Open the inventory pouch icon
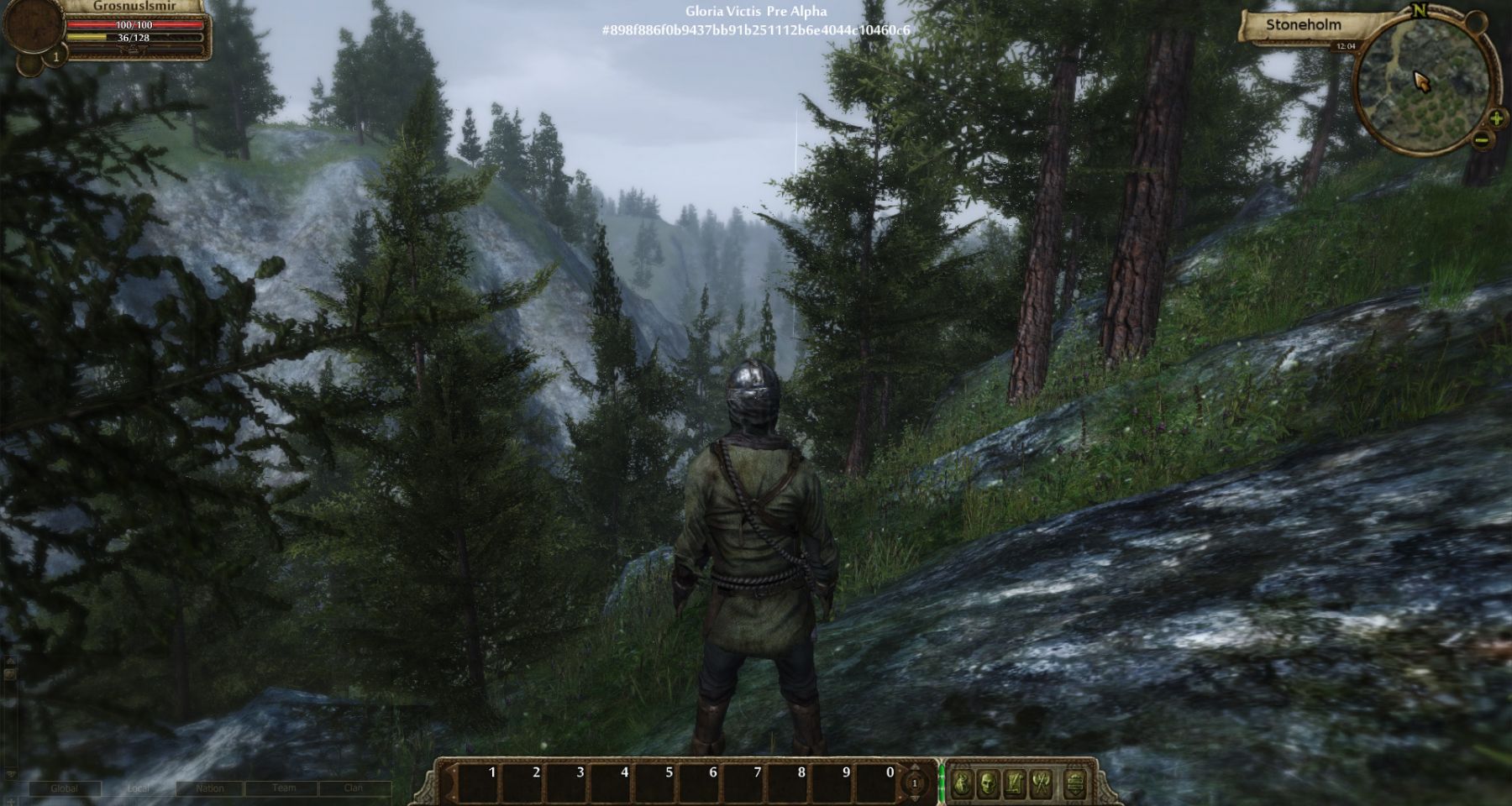Screen dimensions: 1512x806 coord(963,784)
